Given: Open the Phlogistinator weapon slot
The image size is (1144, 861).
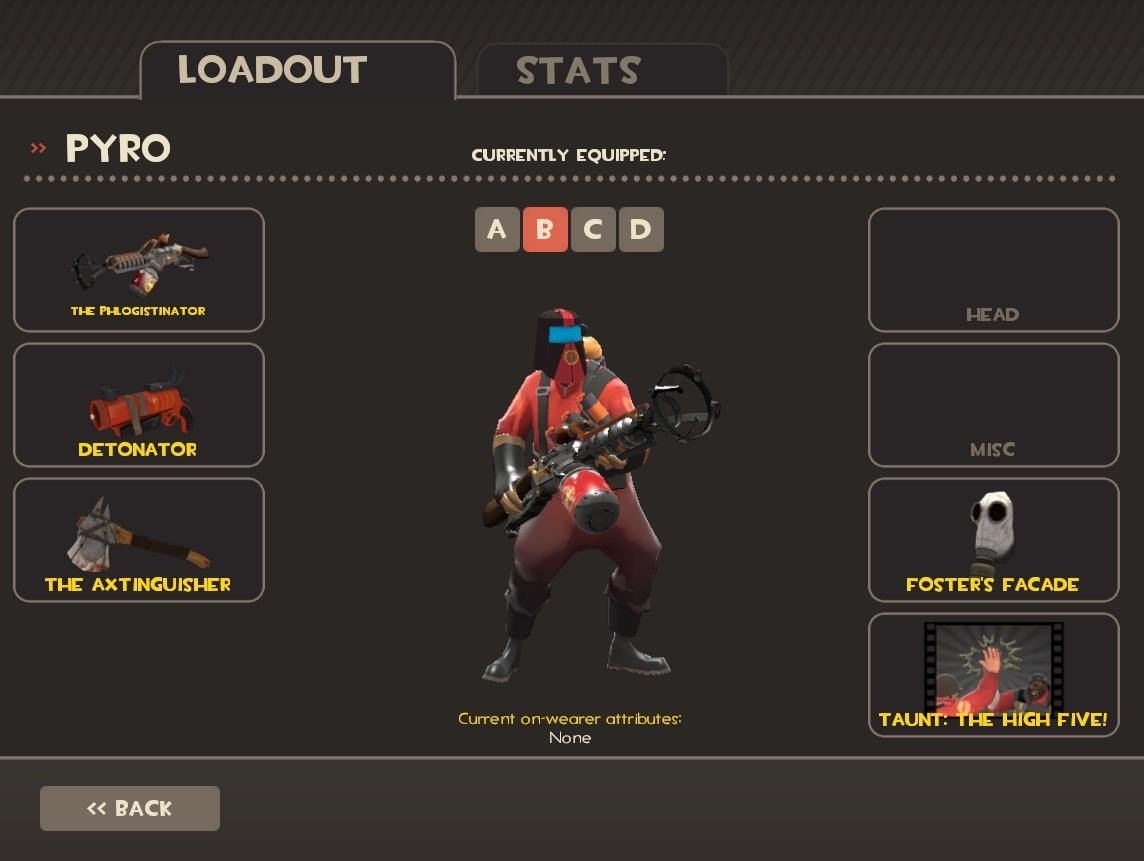Looking at the screenshot, I should [139, 270].
